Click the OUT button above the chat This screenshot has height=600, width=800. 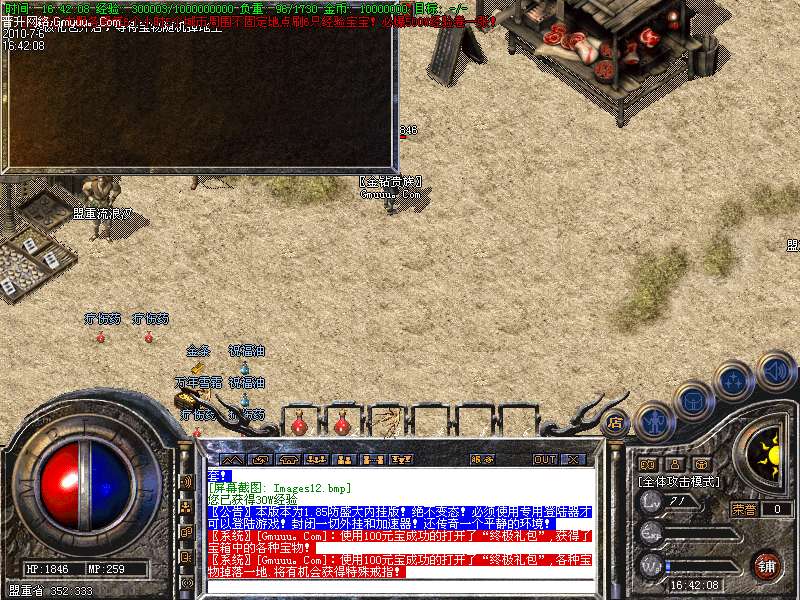click(x=544, y=459)
